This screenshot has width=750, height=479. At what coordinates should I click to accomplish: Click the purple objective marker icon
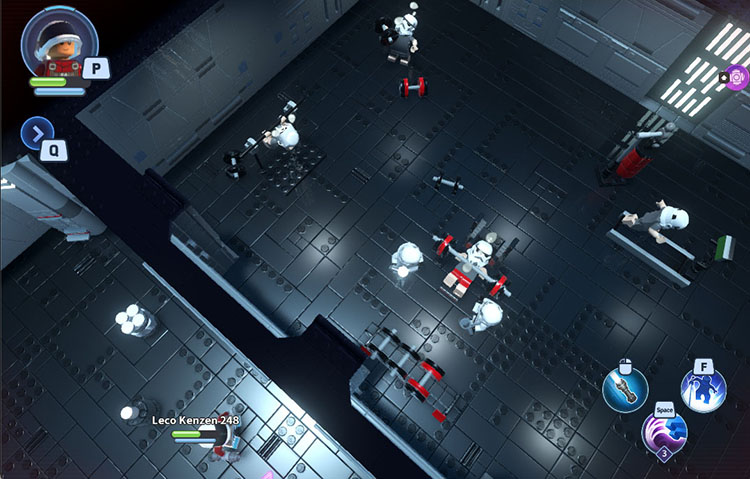737,77
